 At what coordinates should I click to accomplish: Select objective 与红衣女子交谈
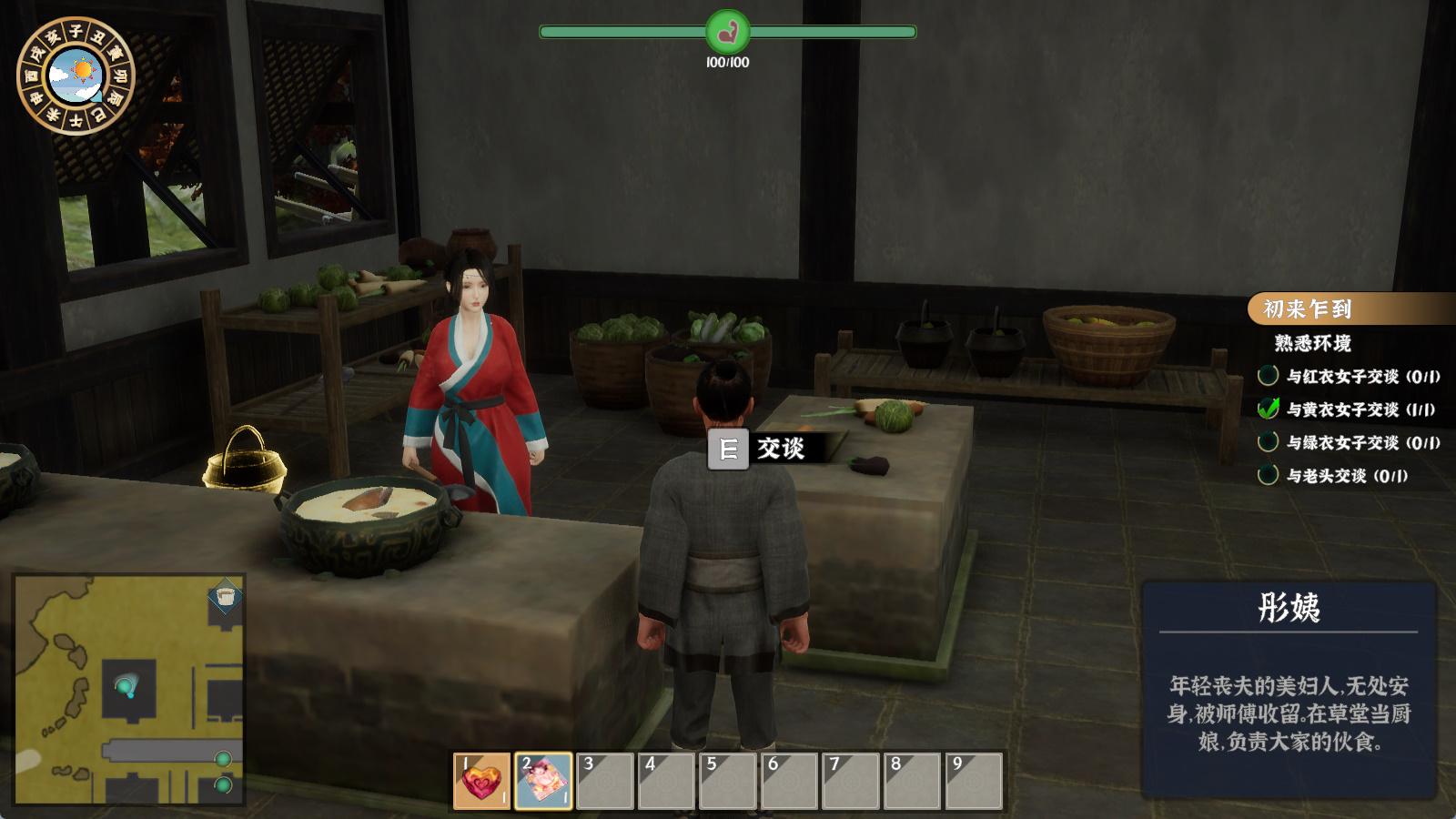pyautogui.click(x=1350, y=376)
